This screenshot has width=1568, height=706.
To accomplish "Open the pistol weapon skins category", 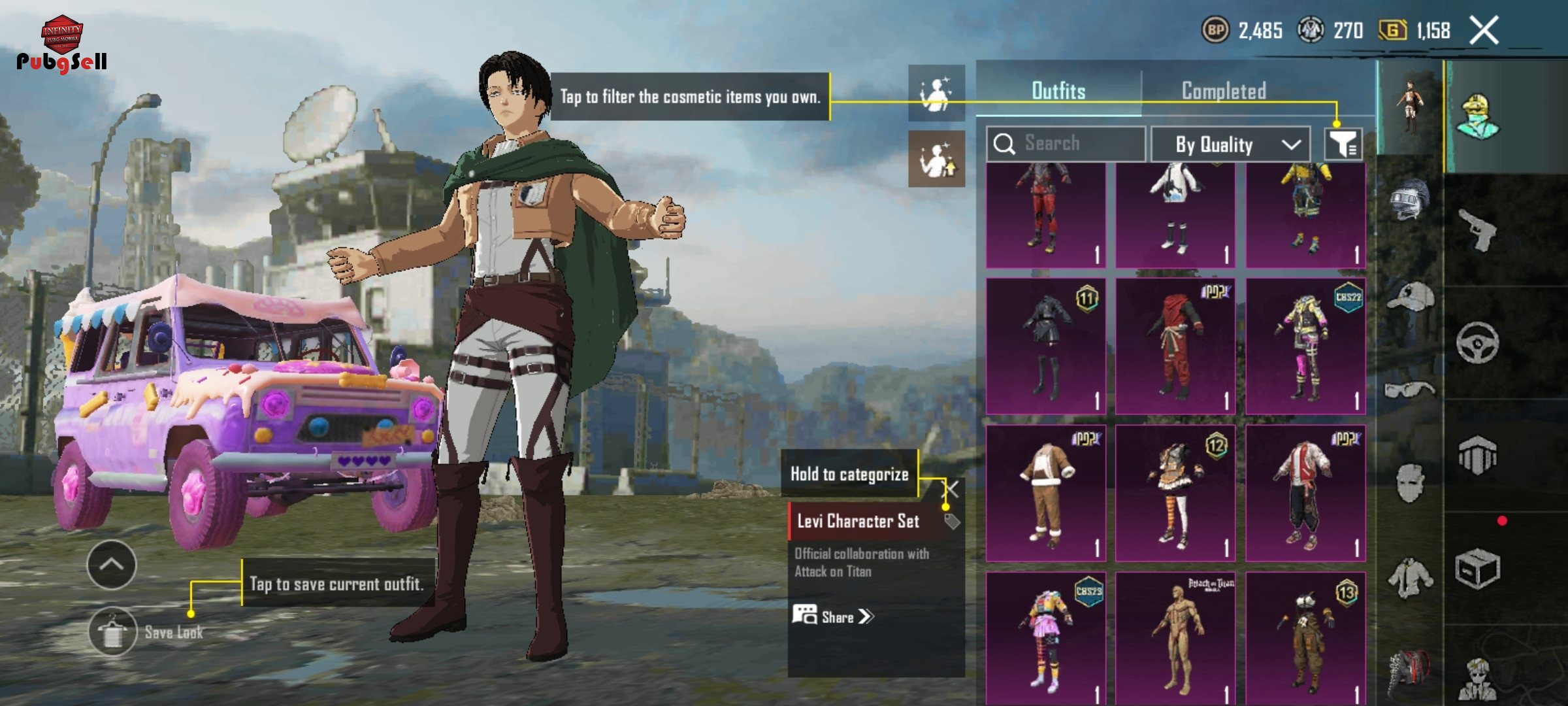I will [1477, 229].
